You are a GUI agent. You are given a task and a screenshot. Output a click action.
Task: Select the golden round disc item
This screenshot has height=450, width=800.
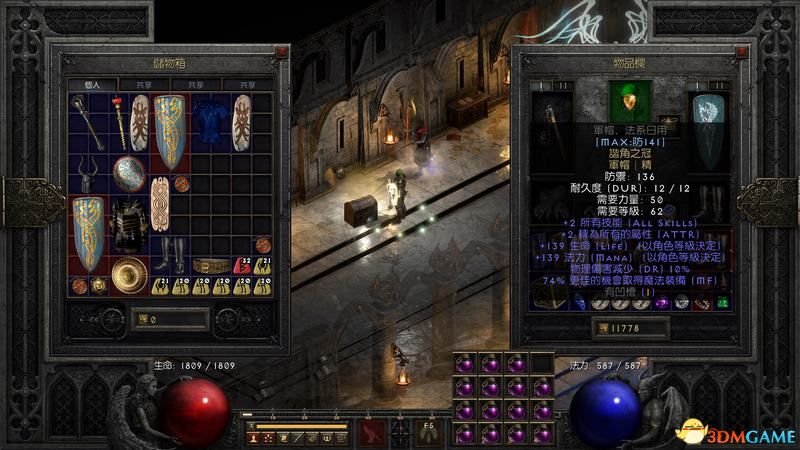129,274
